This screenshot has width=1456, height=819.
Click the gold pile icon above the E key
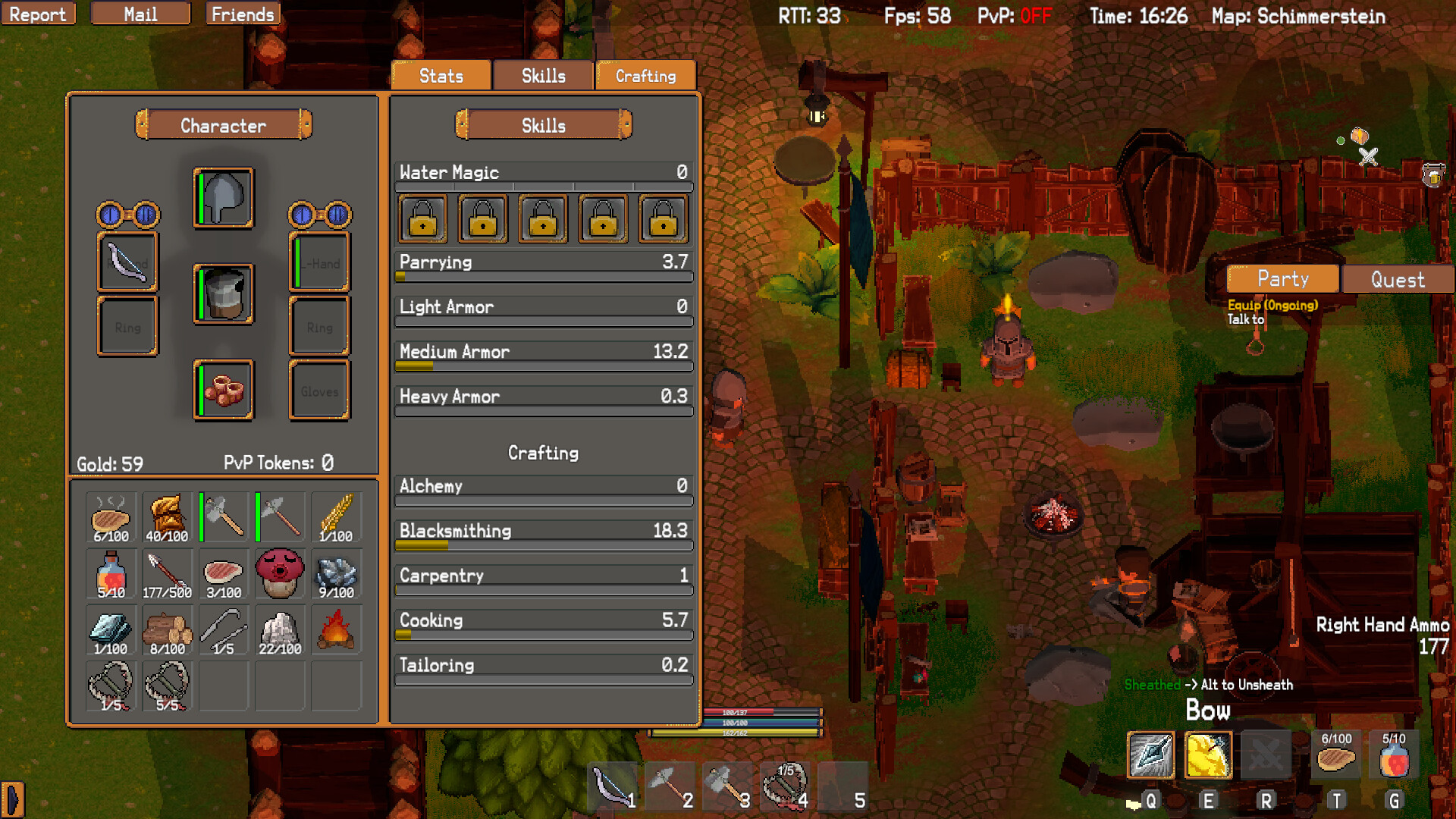(1208, 755)
